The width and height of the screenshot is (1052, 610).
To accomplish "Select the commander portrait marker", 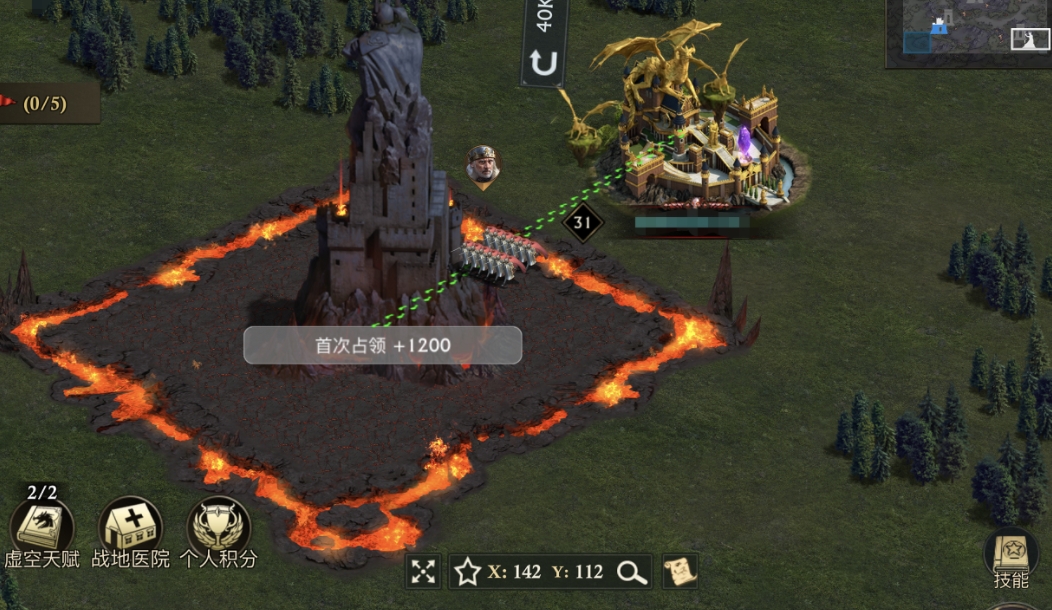I will click(x=483, y=166).
